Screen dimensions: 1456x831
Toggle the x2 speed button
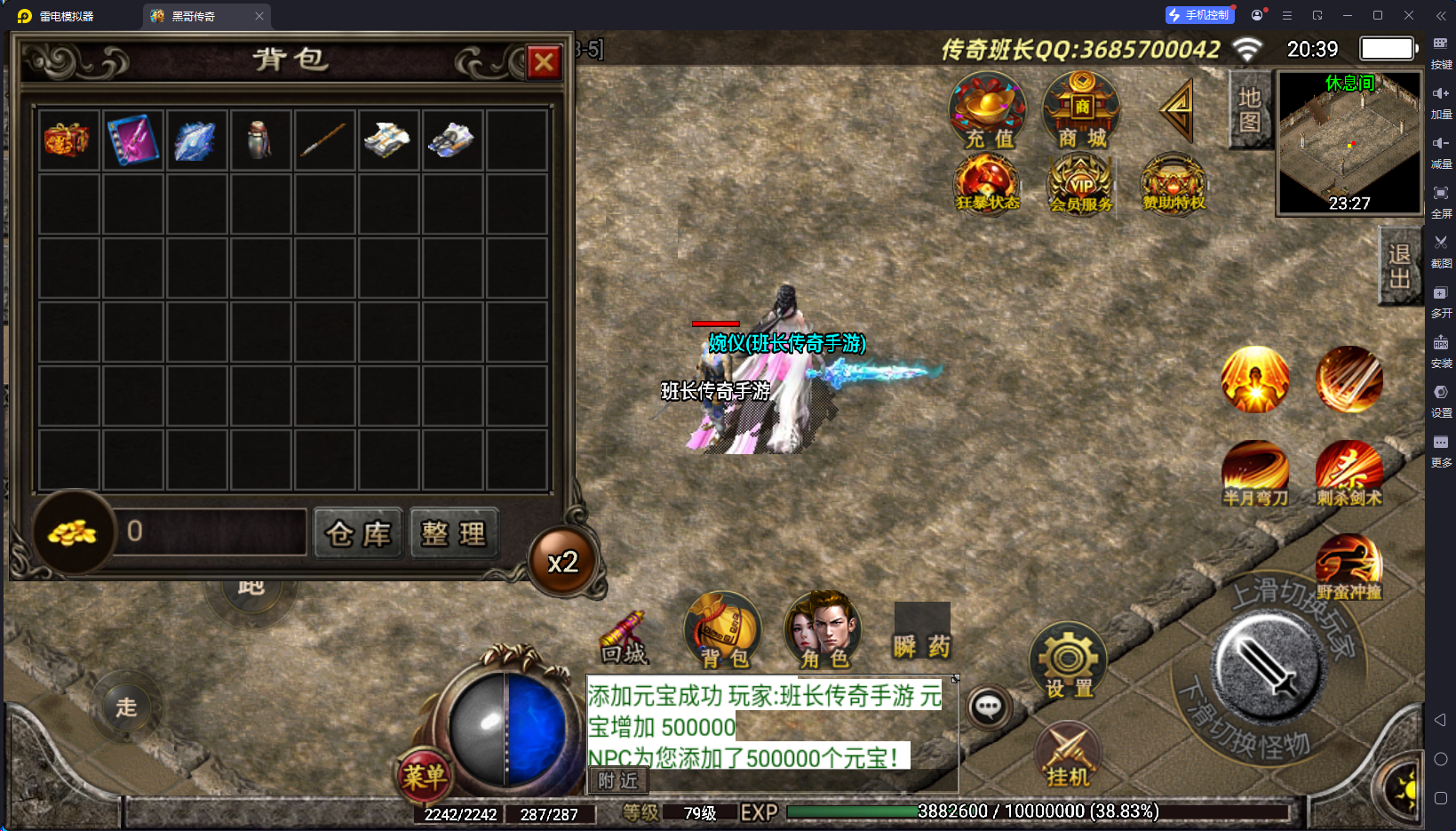pyautogui.click(x=563, y=562)
